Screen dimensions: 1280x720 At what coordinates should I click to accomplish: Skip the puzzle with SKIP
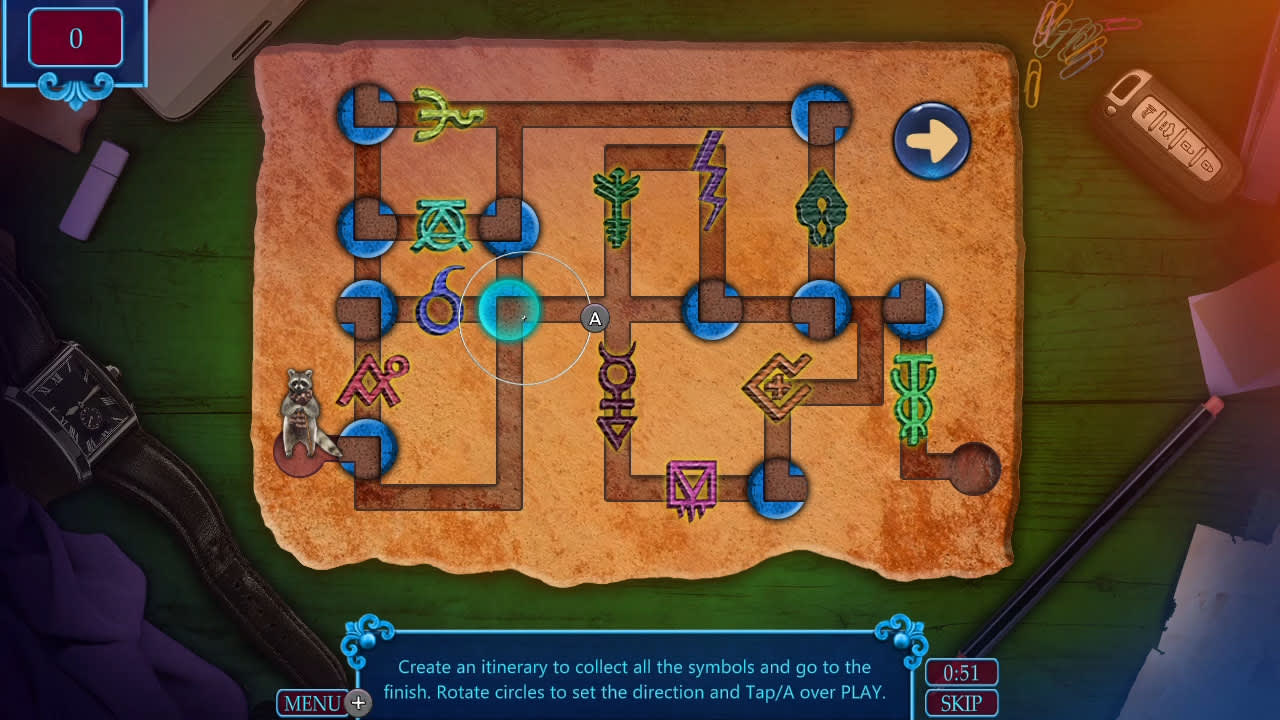coord(960,703)
